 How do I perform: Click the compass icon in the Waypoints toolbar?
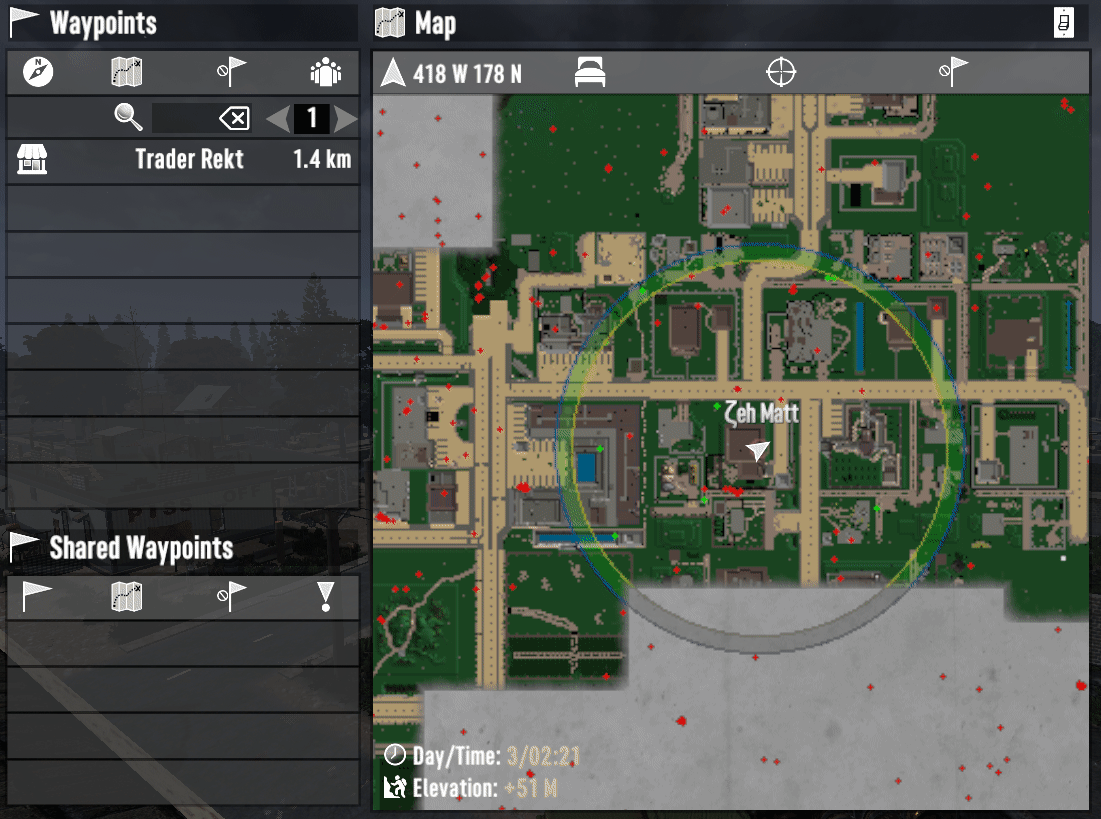pos(38,72)
